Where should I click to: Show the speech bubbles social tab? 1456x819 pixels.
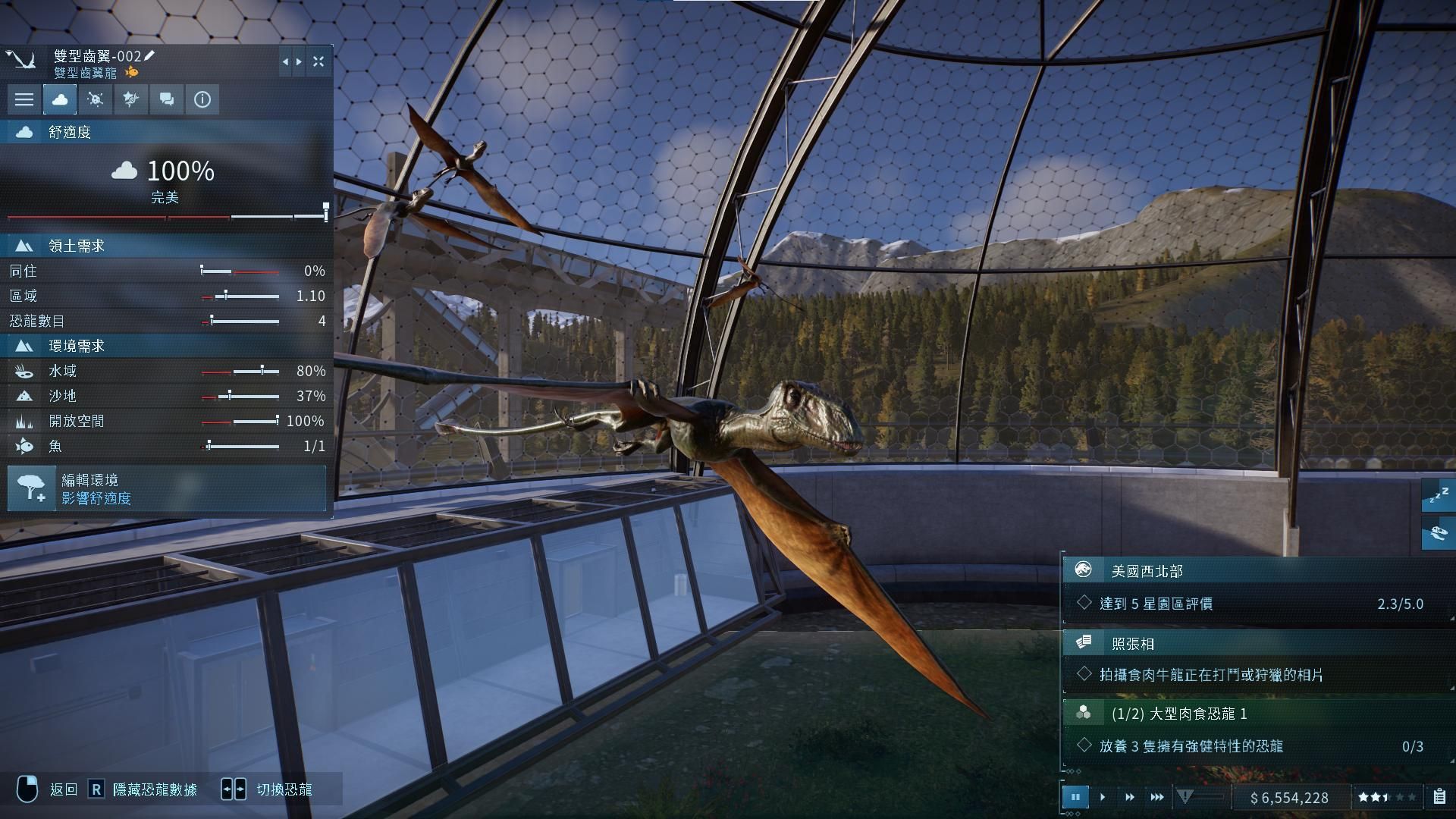coord(167,99)
